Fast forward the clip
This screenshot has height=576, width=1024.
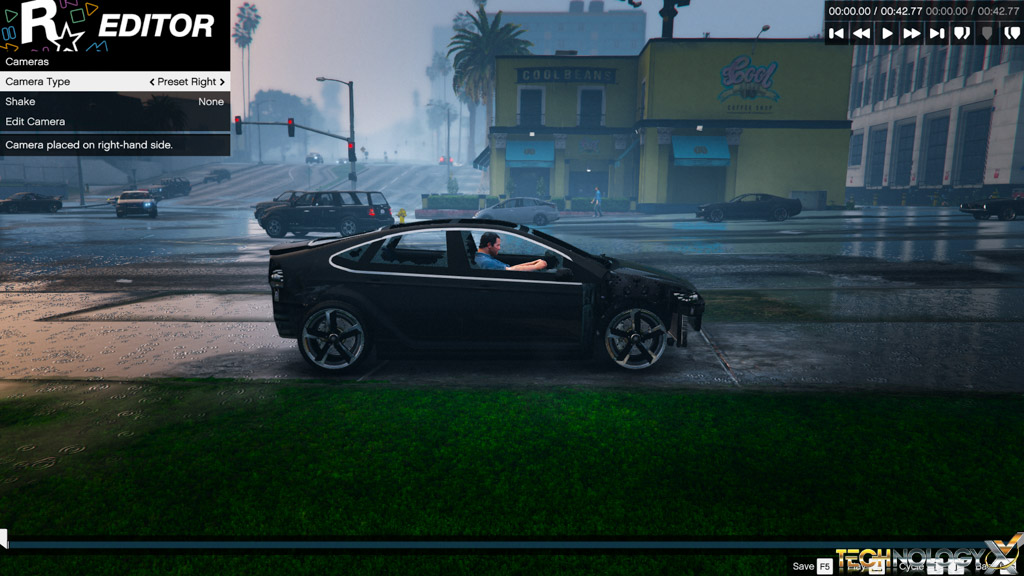pos(912,33)
